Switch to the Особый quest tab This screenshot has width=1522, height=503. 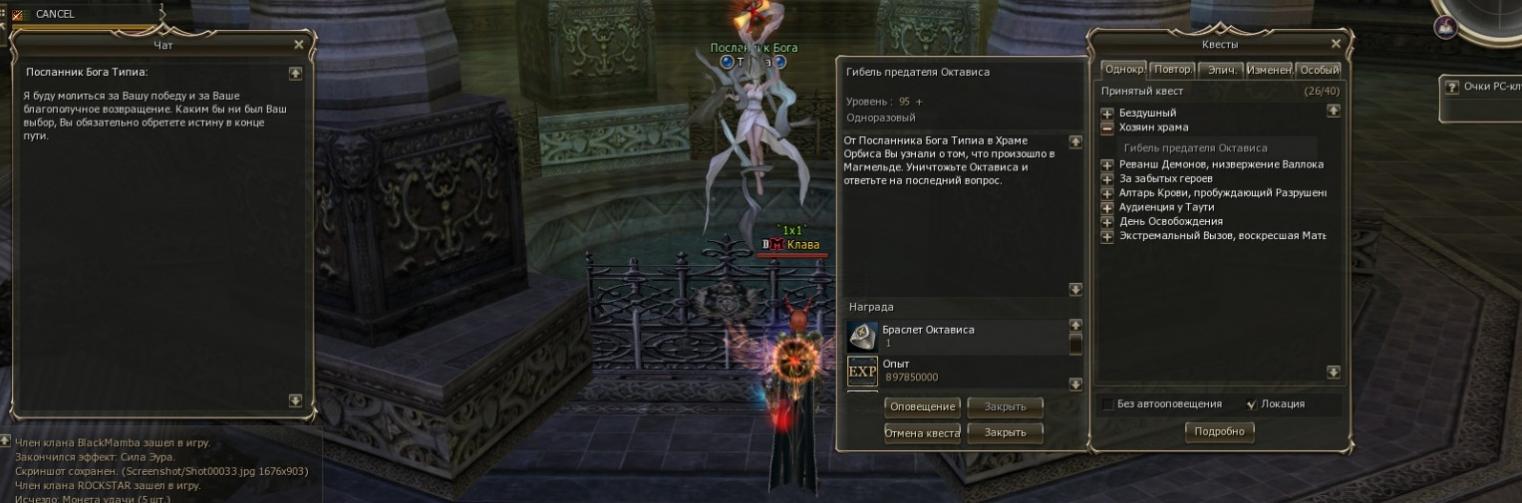(1318, 70)
